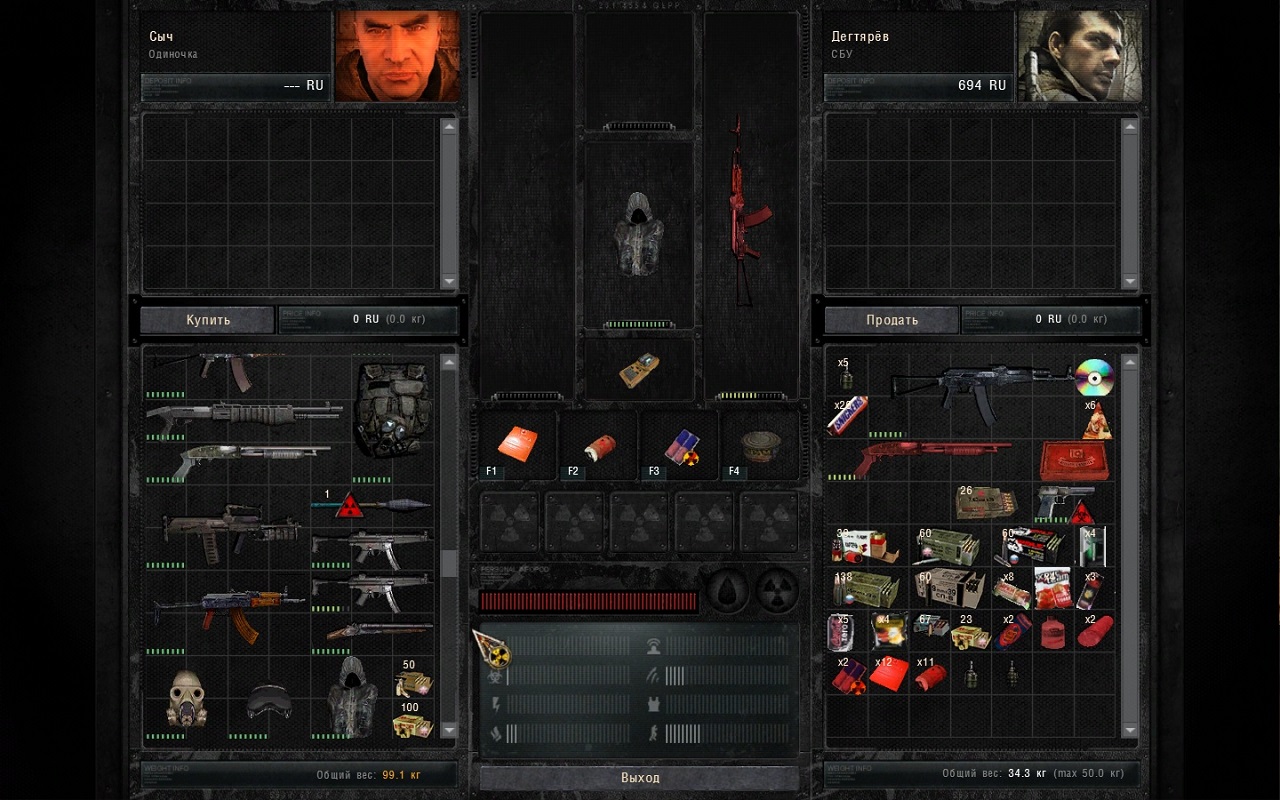The width and height of the screenshot is (1280, 800).
Task: Pick the CD disc in your inventory
Action: coord(1094,377)
